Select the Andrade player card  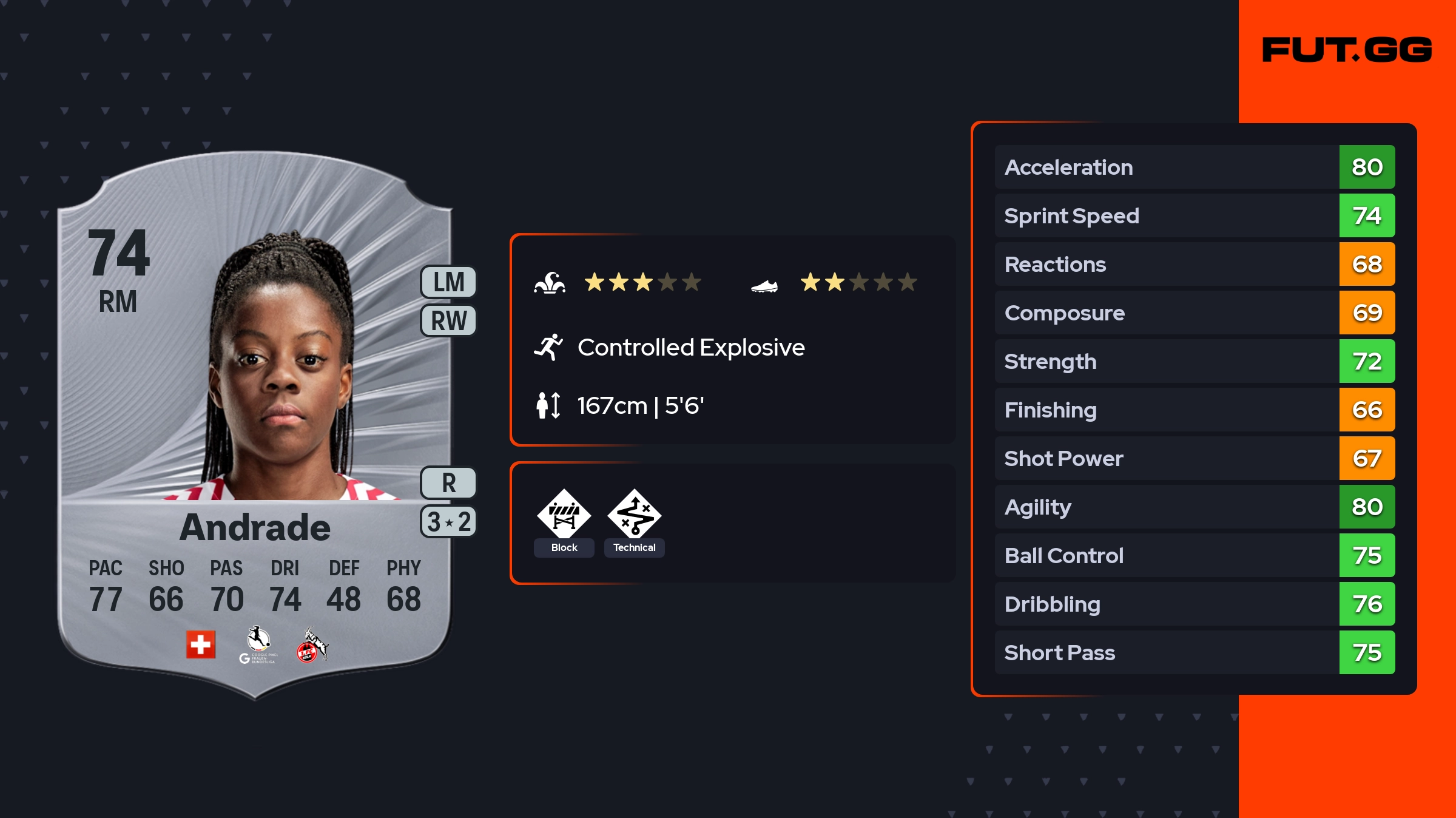coord(255,425)
